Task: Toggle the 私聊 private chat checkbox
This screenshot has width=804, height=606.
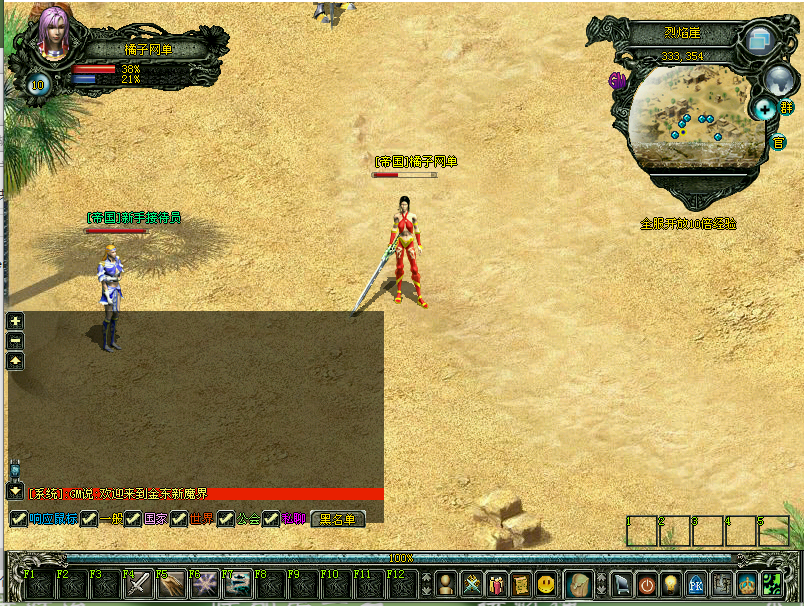Action: (270, 519)
